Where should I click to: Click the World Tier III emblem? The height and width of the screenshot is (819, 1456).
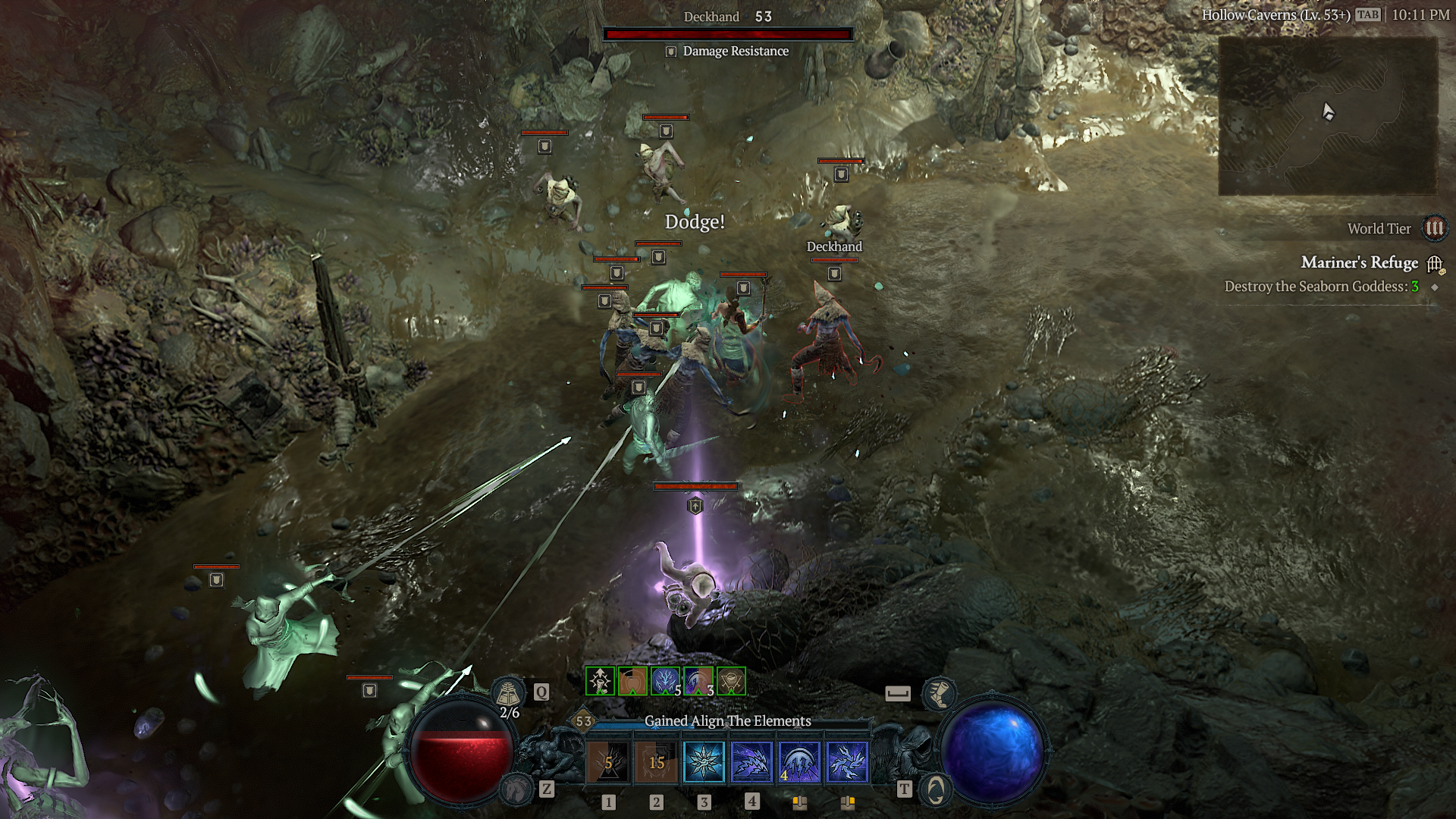click(x=1434, y=228)
